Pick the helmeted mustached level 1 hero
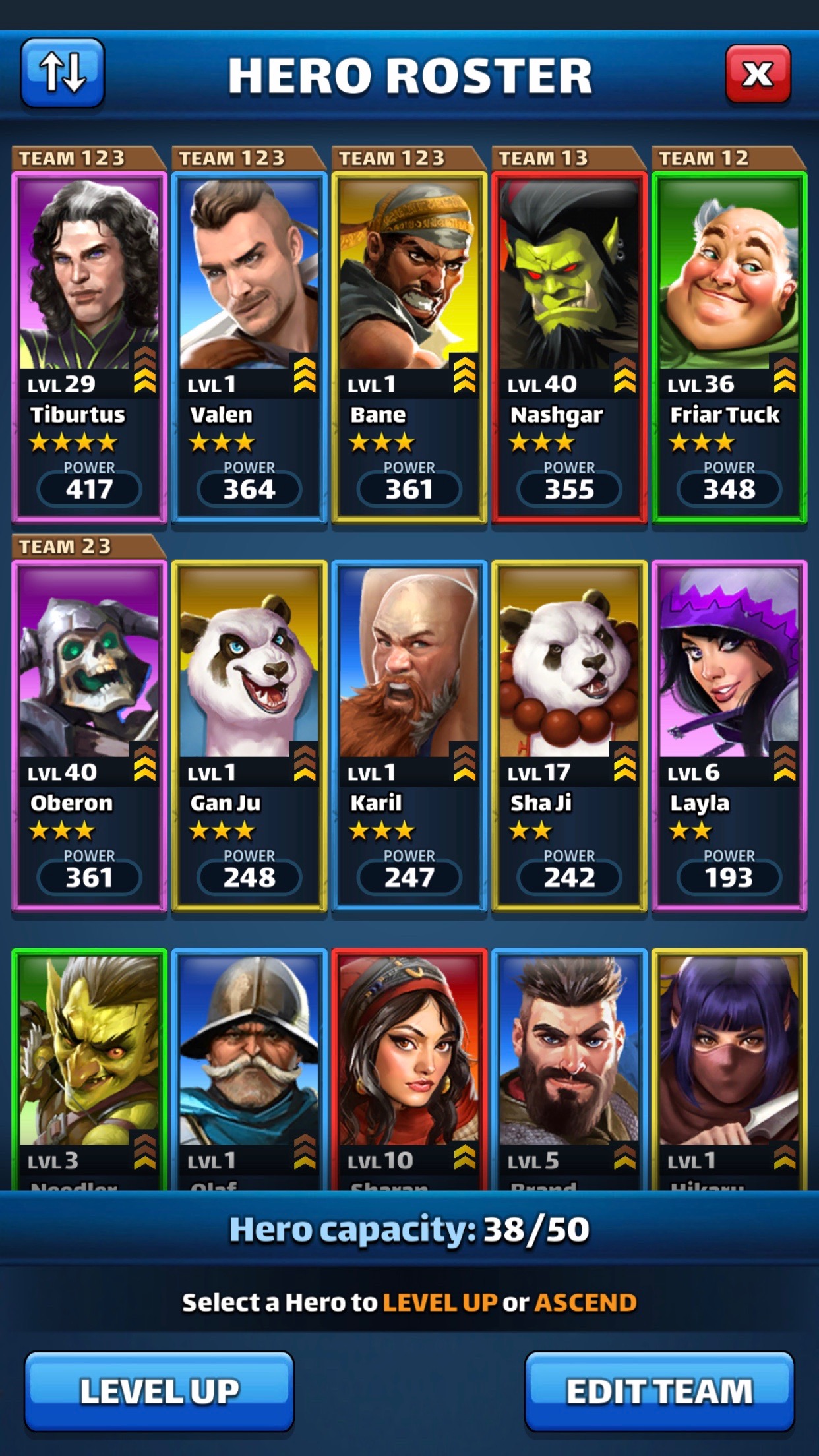The image size is (819, 1456). coord(249,1068)
